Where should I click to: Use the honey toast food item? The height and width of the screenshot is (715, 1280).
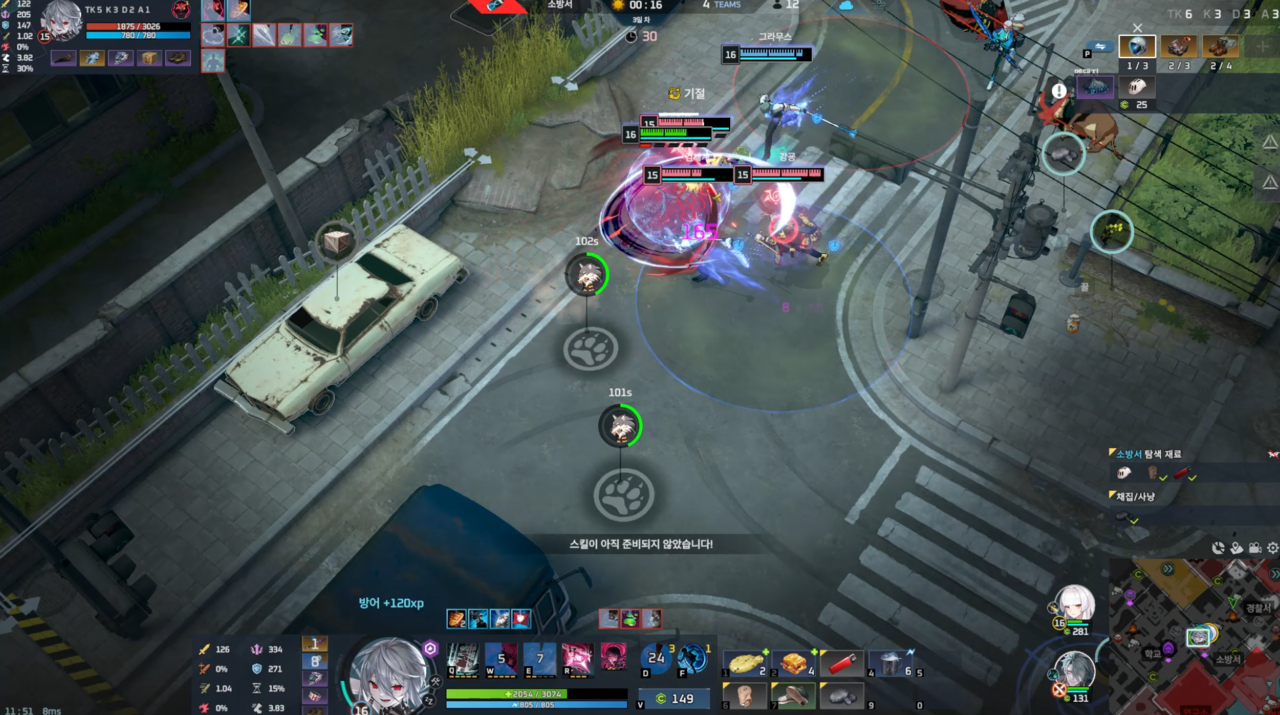coord(793,663)
